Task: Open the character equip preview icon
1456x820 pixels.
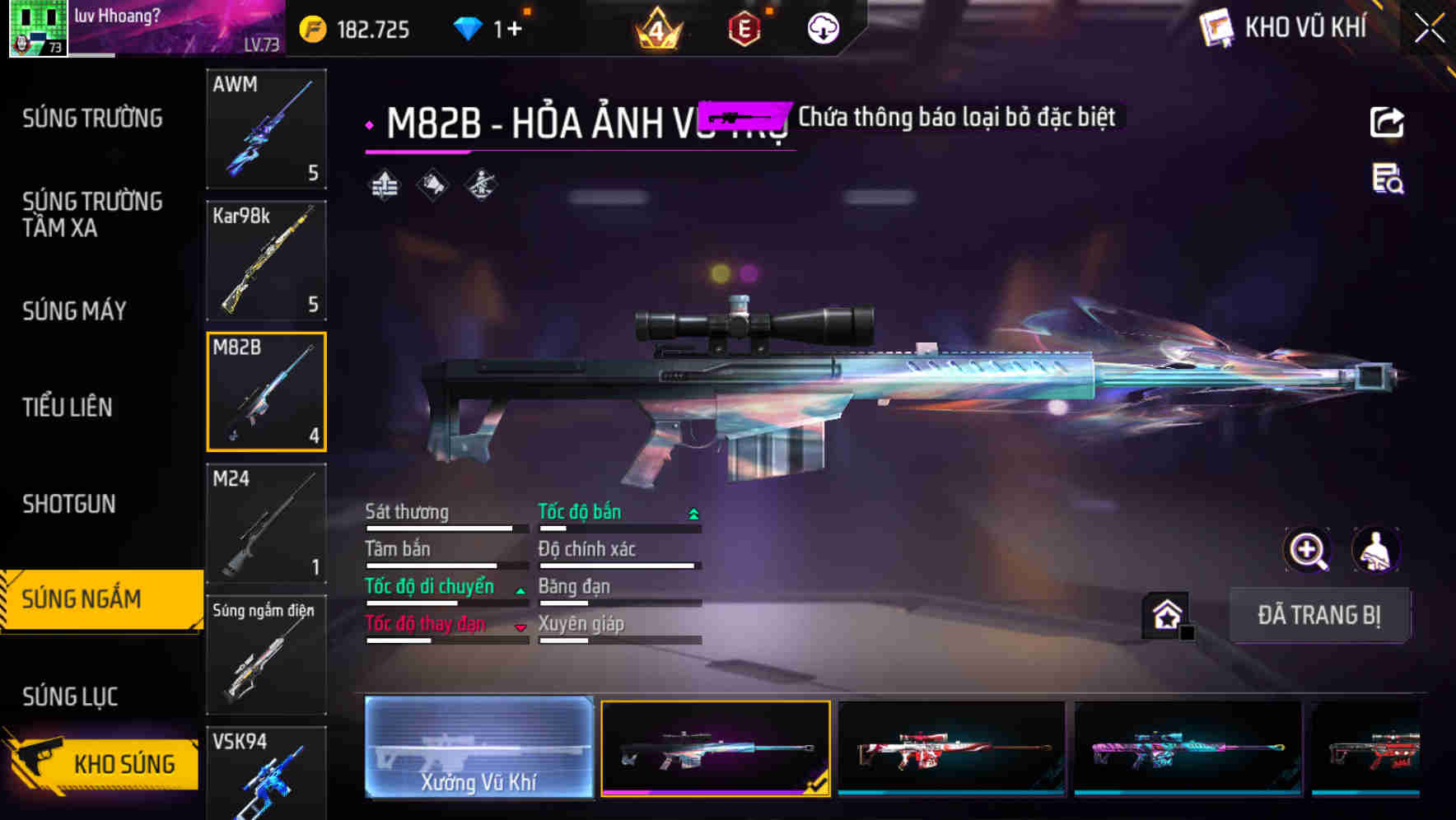Action: pos(1378,550)
